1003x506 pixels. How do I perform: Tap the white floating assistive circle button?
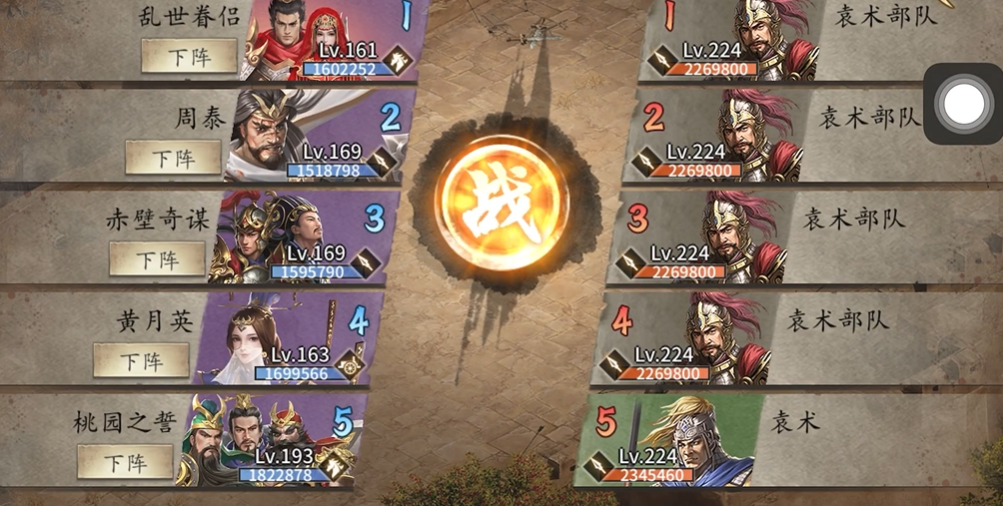click(963, 103)
